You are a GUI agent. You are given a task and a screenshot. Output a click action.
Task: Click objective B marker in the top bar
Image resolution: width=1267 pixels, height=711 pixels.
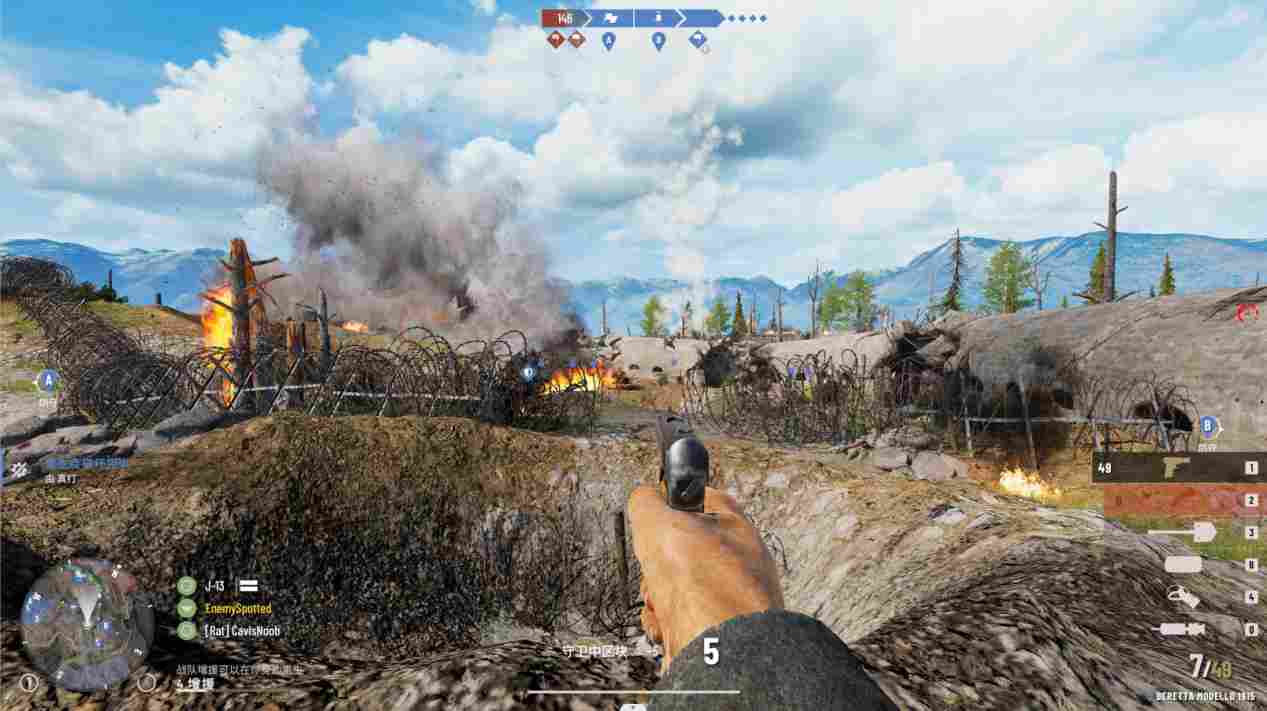click(658, 41)
